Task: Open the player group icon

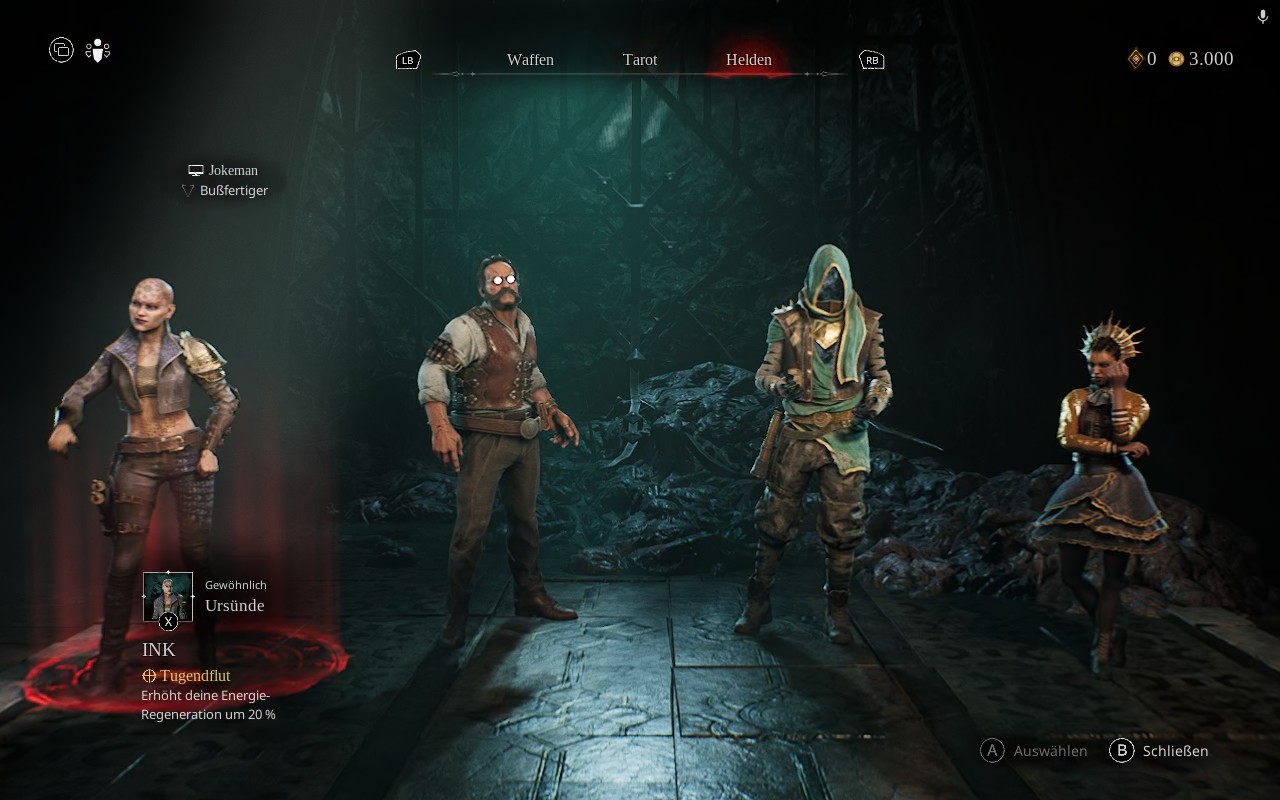Action: pos(97,50)
